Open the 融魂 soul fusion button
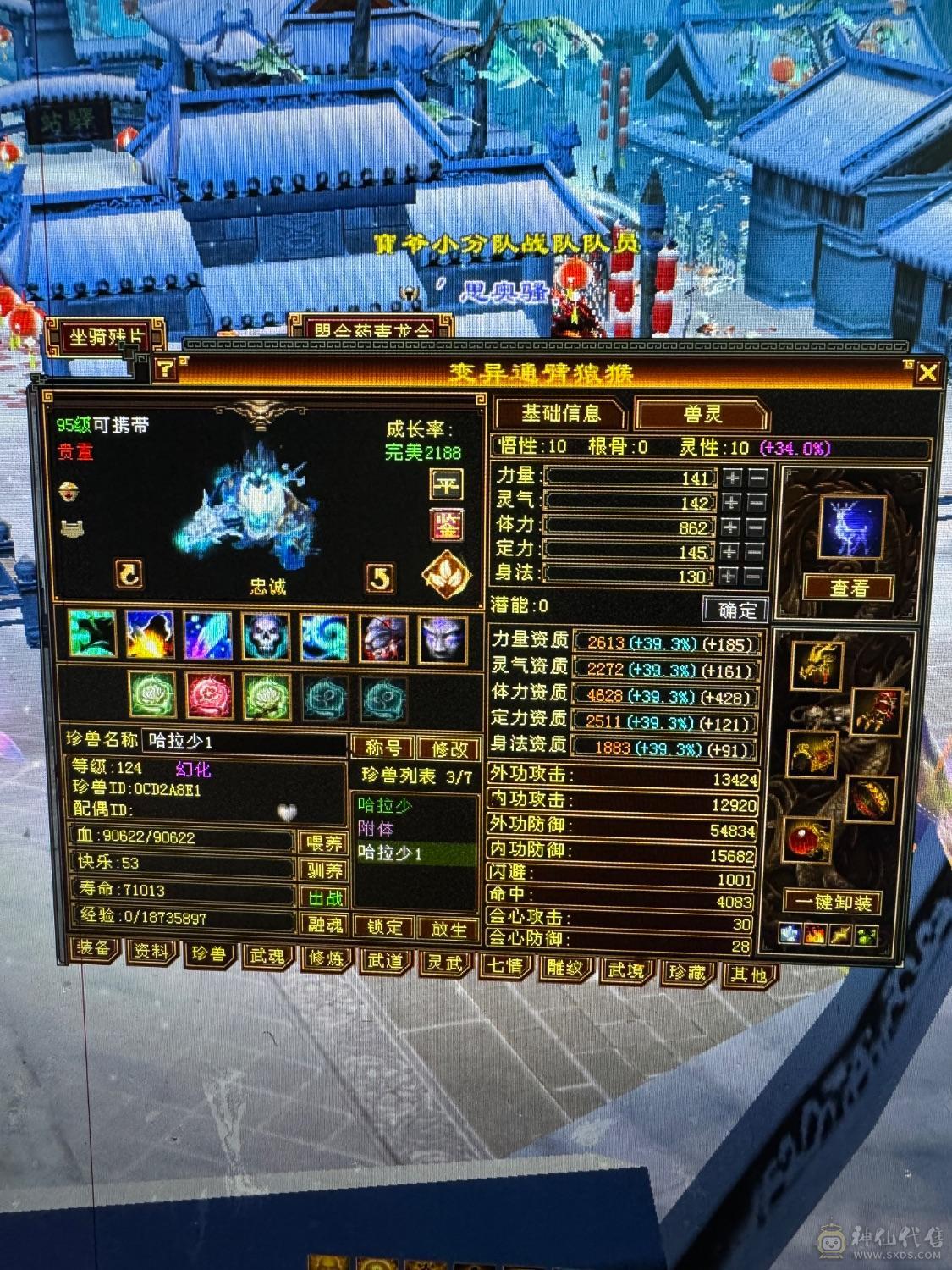 (324, 925)
